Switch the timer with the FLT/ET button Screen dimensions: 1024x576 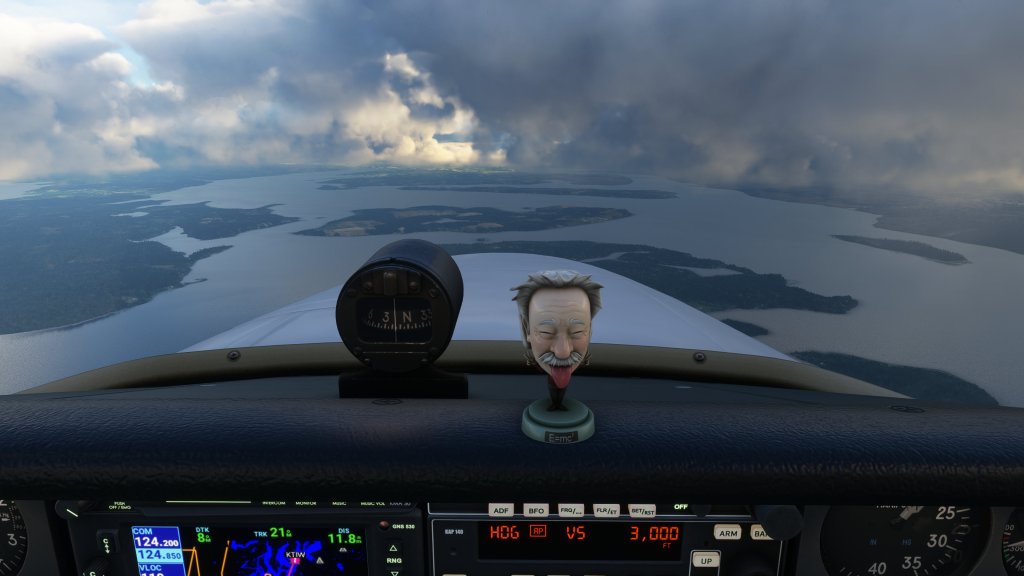click(606, 510)
